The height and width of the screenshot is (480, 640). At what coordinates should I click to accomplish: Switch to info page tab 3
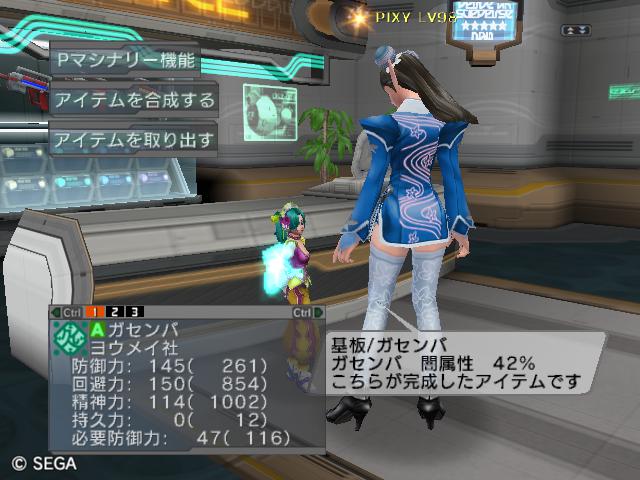pyautogui.click(x=134, y=312)
